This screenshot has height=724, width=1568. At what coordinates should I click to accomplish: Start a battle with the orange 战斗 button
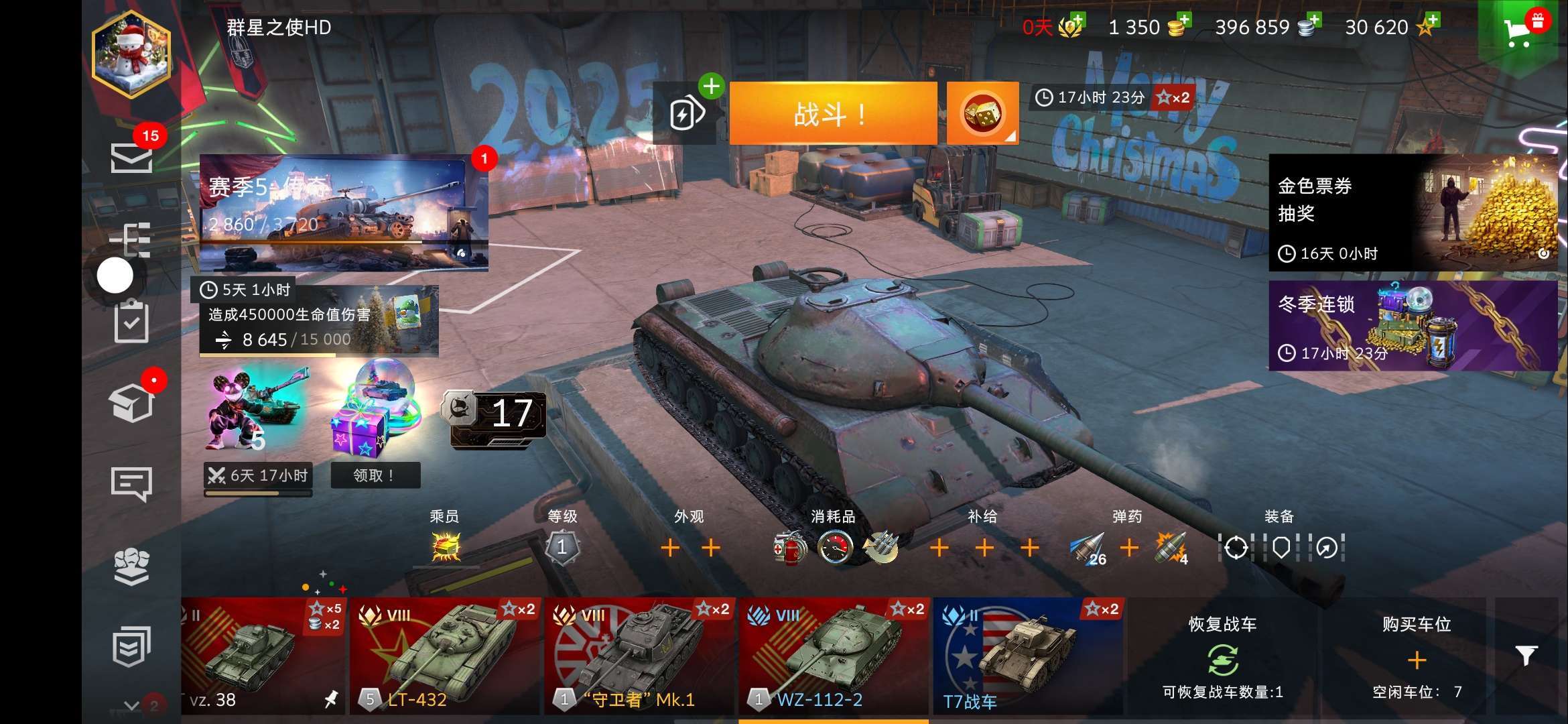[832, 114]
